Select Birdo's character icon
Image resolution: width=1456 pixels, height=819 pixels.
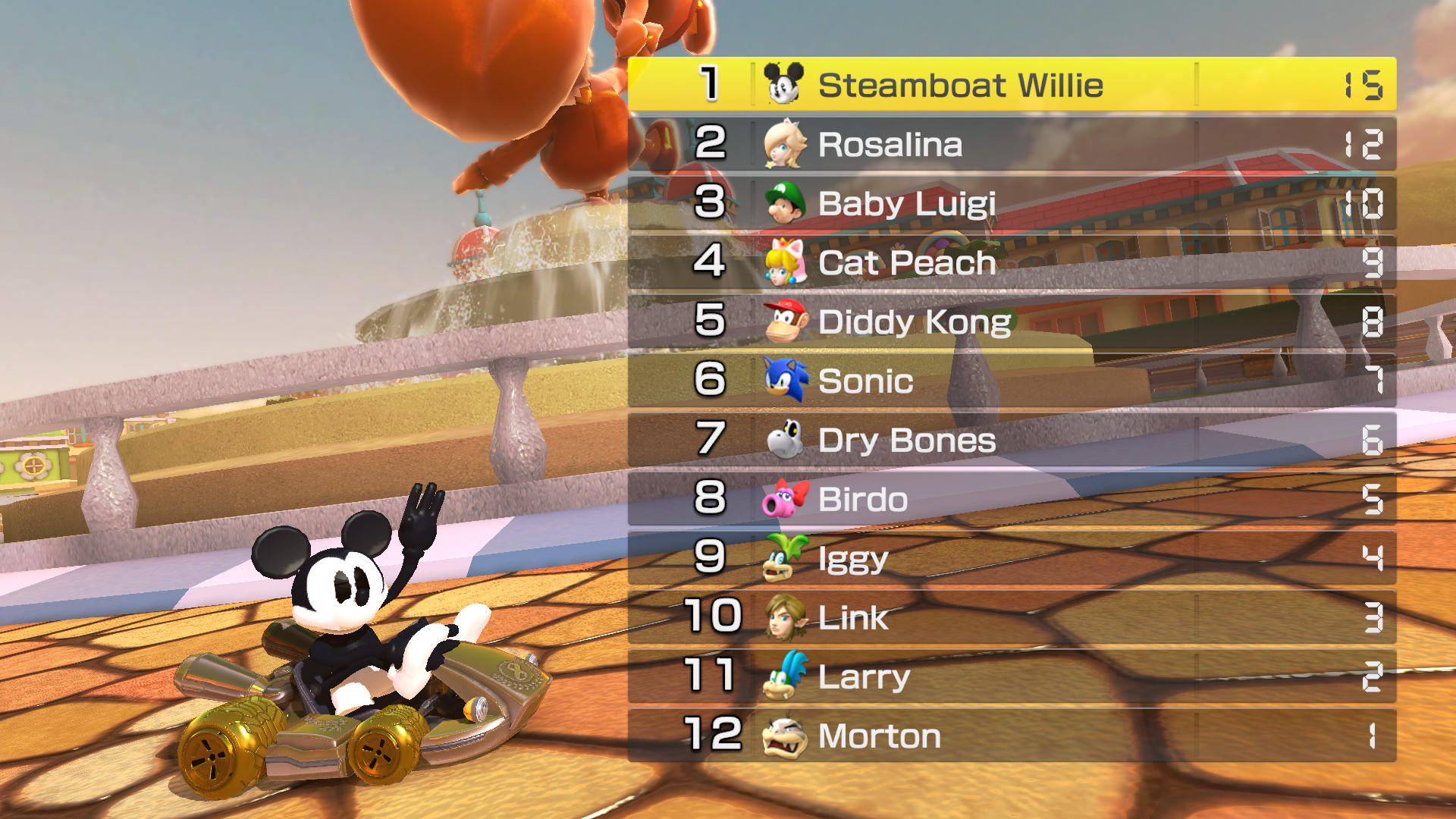785,499
